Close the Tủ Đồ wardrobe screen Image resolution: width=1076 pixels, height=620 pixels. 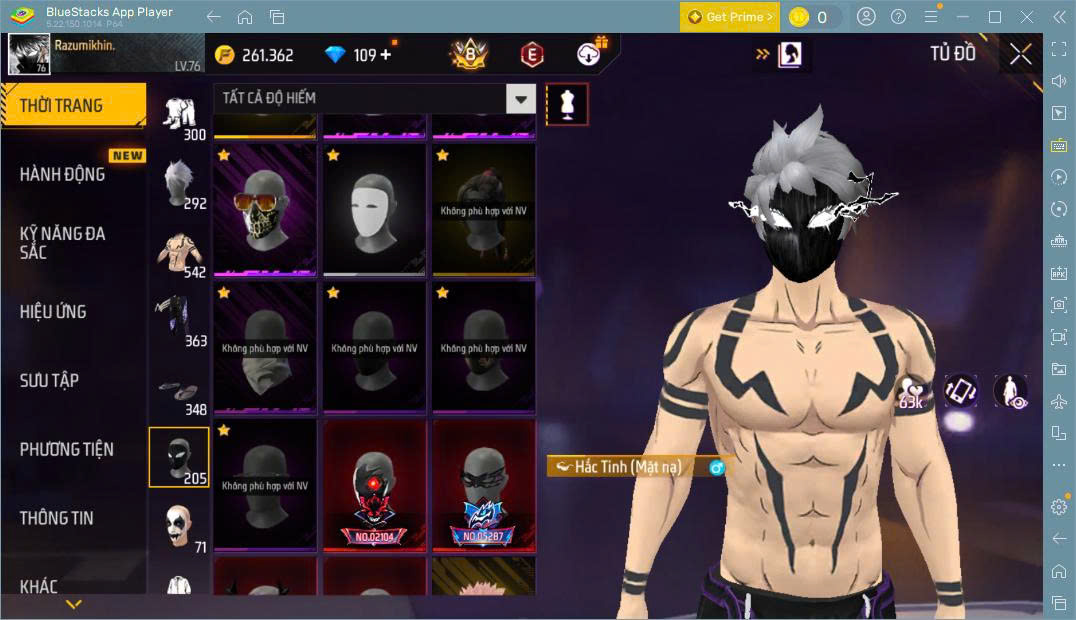tap(1020, 54)
